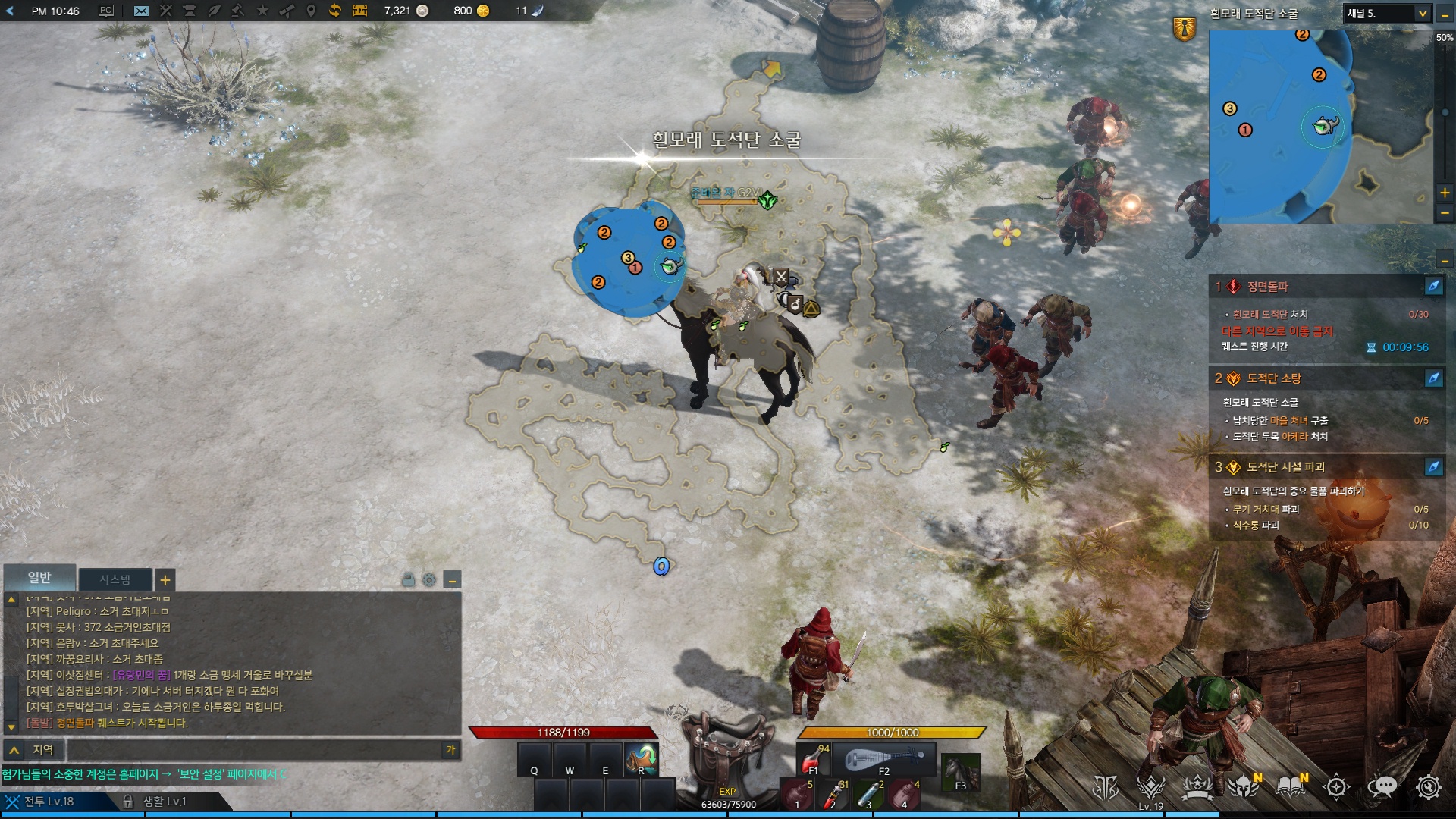The image size is (1456, 819).
Task: Click the treasure chest icon in top bar
Action: point(359,11)
